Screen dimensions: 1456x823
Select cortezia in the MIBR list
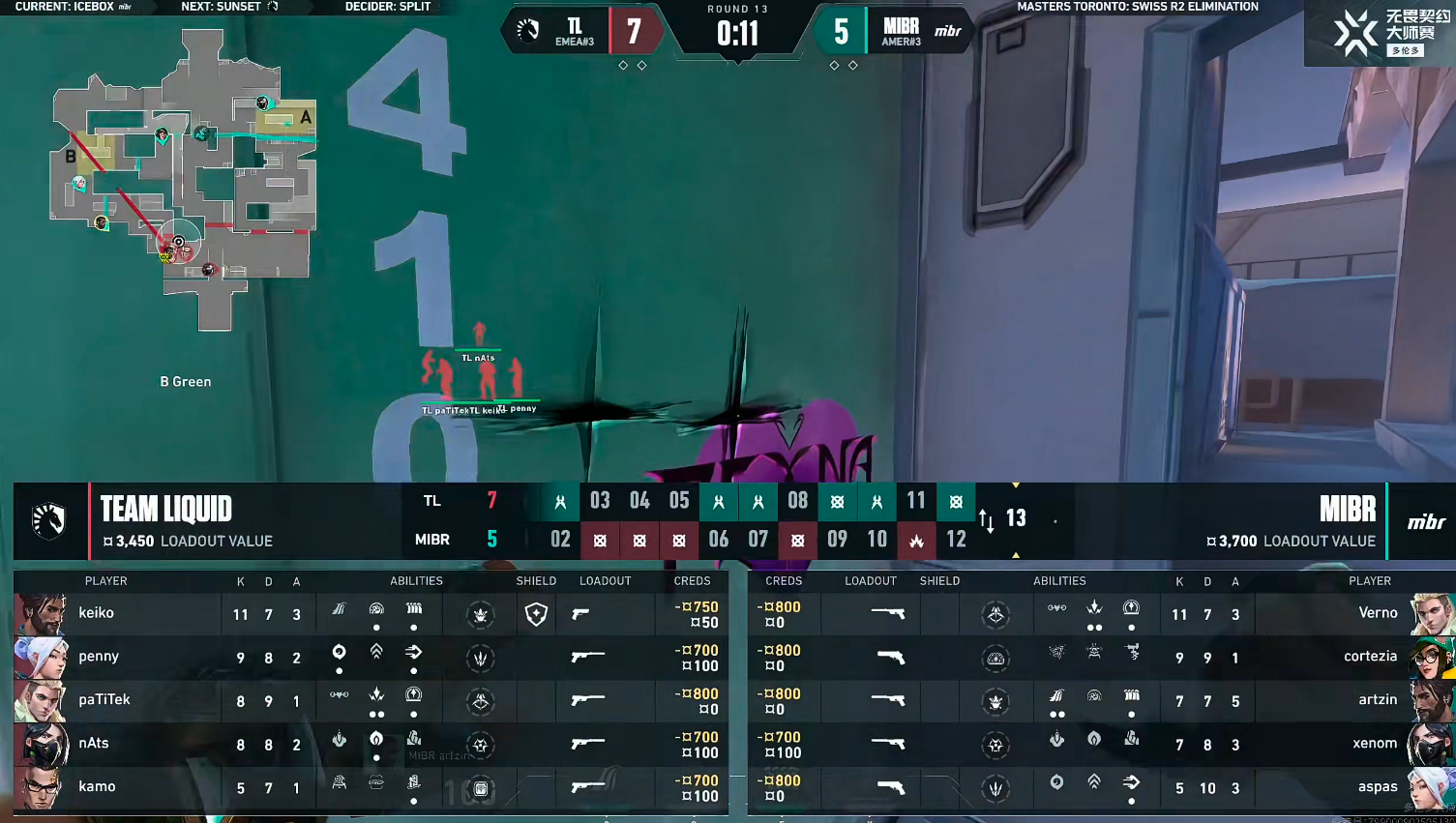click(x=1370, y=657)
